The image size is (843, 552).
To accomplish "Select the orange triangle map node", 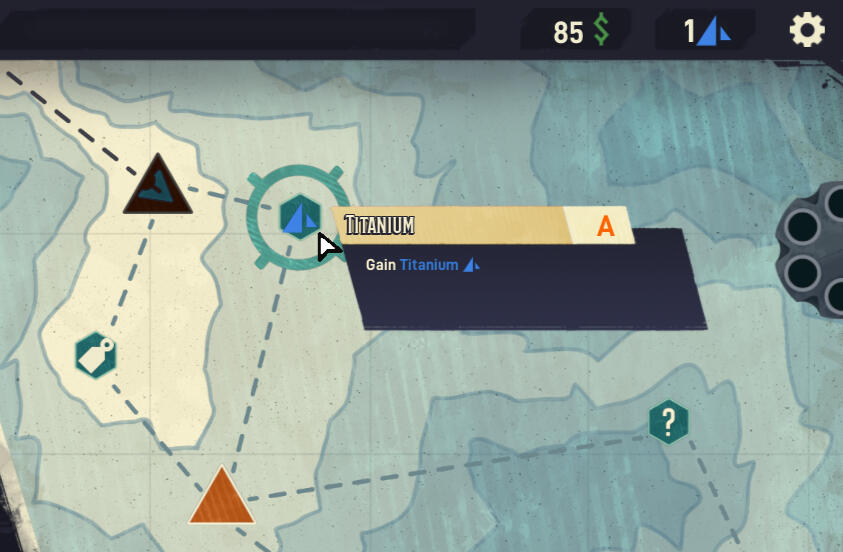I will click(221, 499).
